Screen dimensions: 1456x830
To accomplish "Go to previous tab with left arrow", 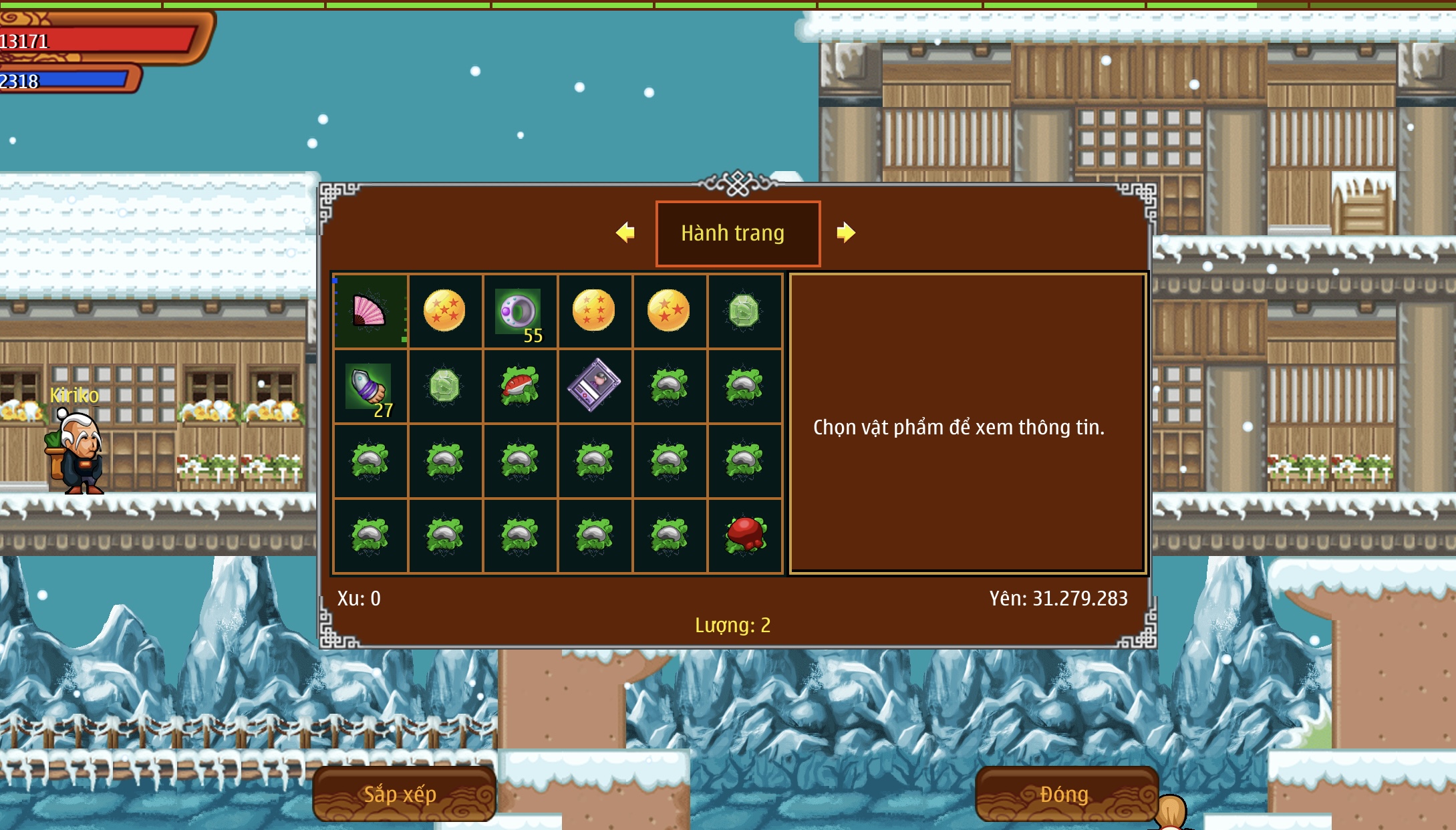I will [625, 233].
